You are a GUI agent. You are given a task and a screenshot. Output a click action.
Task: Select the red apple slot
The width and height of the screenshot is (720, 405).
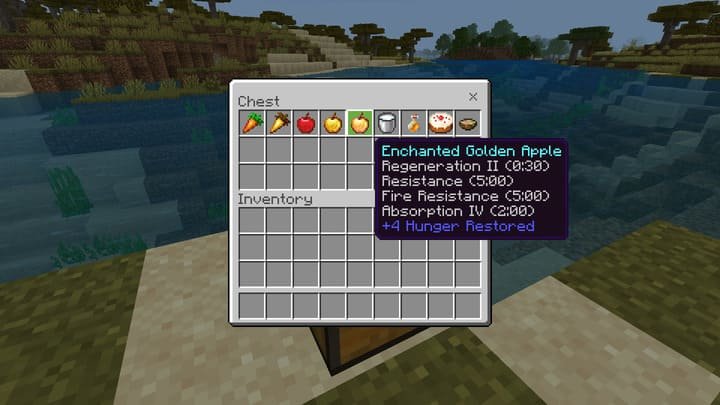(x=305, y=123)
